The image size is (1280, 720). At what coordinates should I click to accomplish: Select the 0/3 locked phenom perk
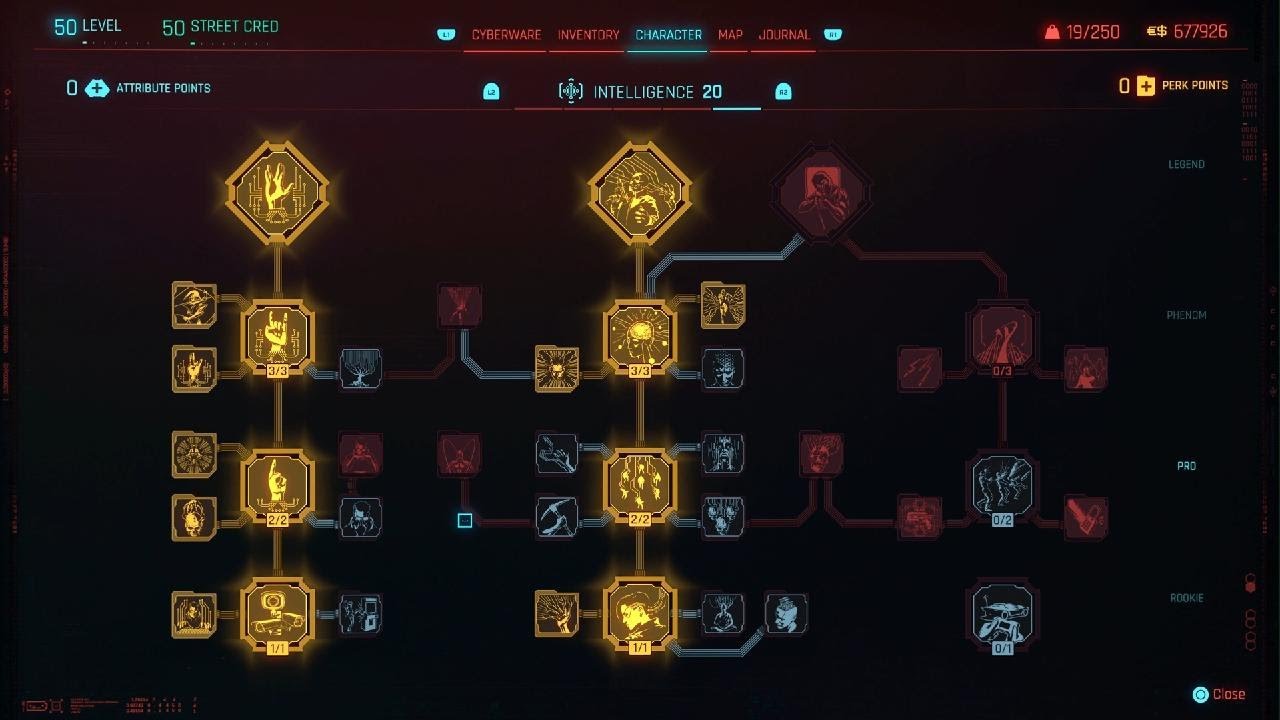pos(1002,340)
